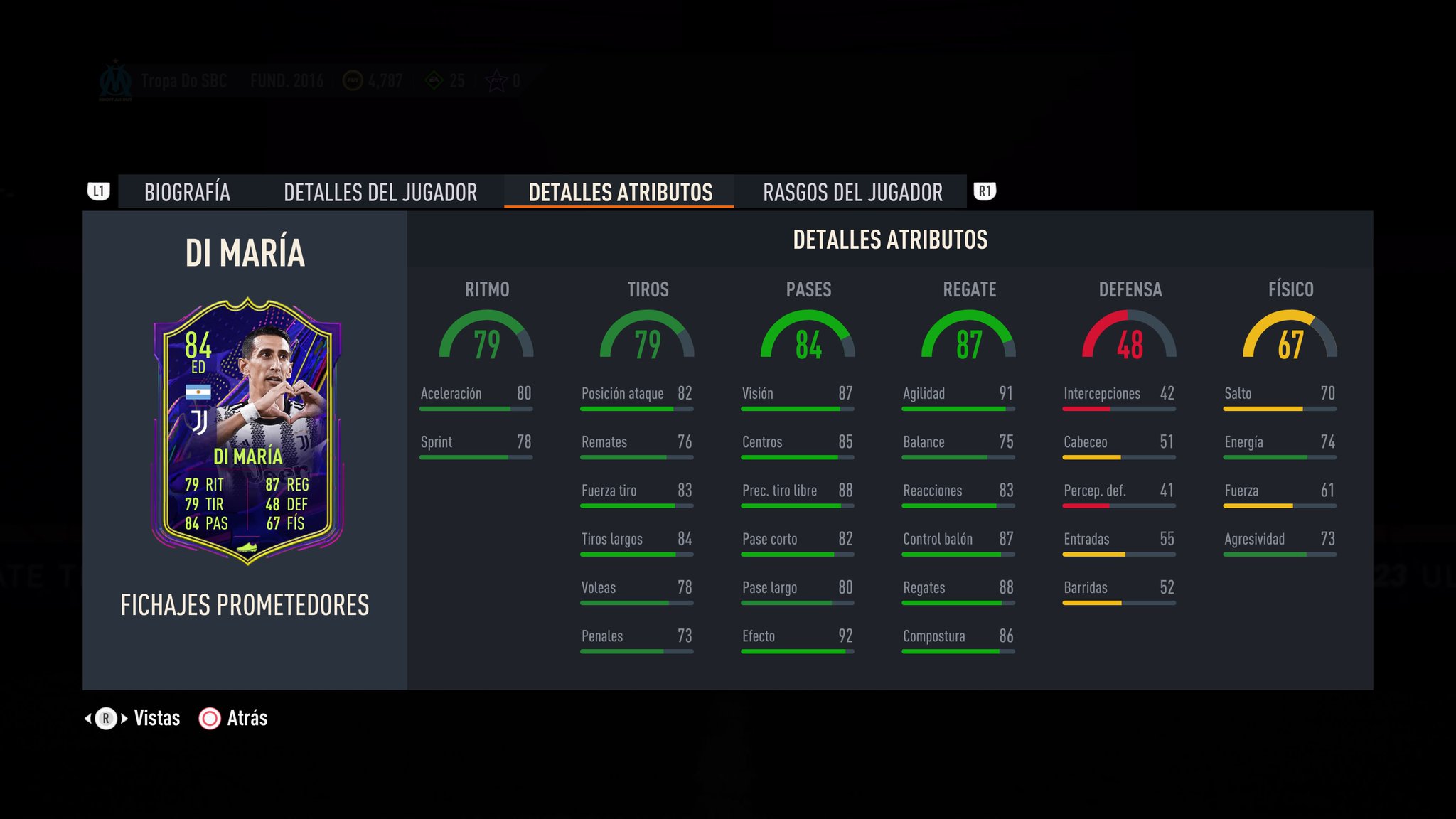
Task: Click the Argentina flag on the player card
Action: (200, 391)
